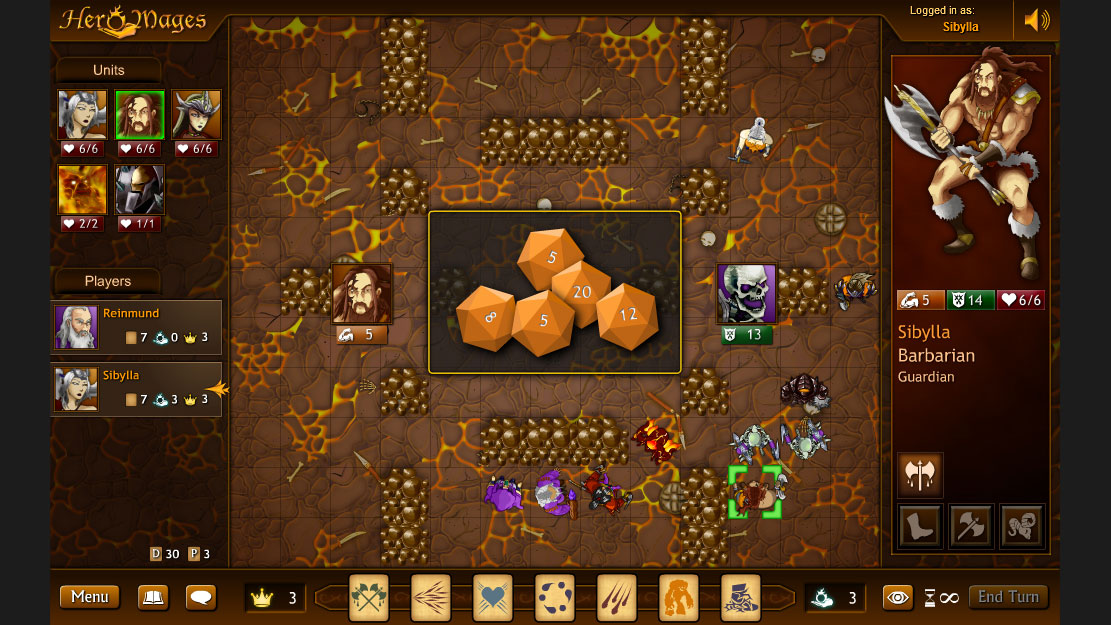End the current turn

pos(1008,597)
